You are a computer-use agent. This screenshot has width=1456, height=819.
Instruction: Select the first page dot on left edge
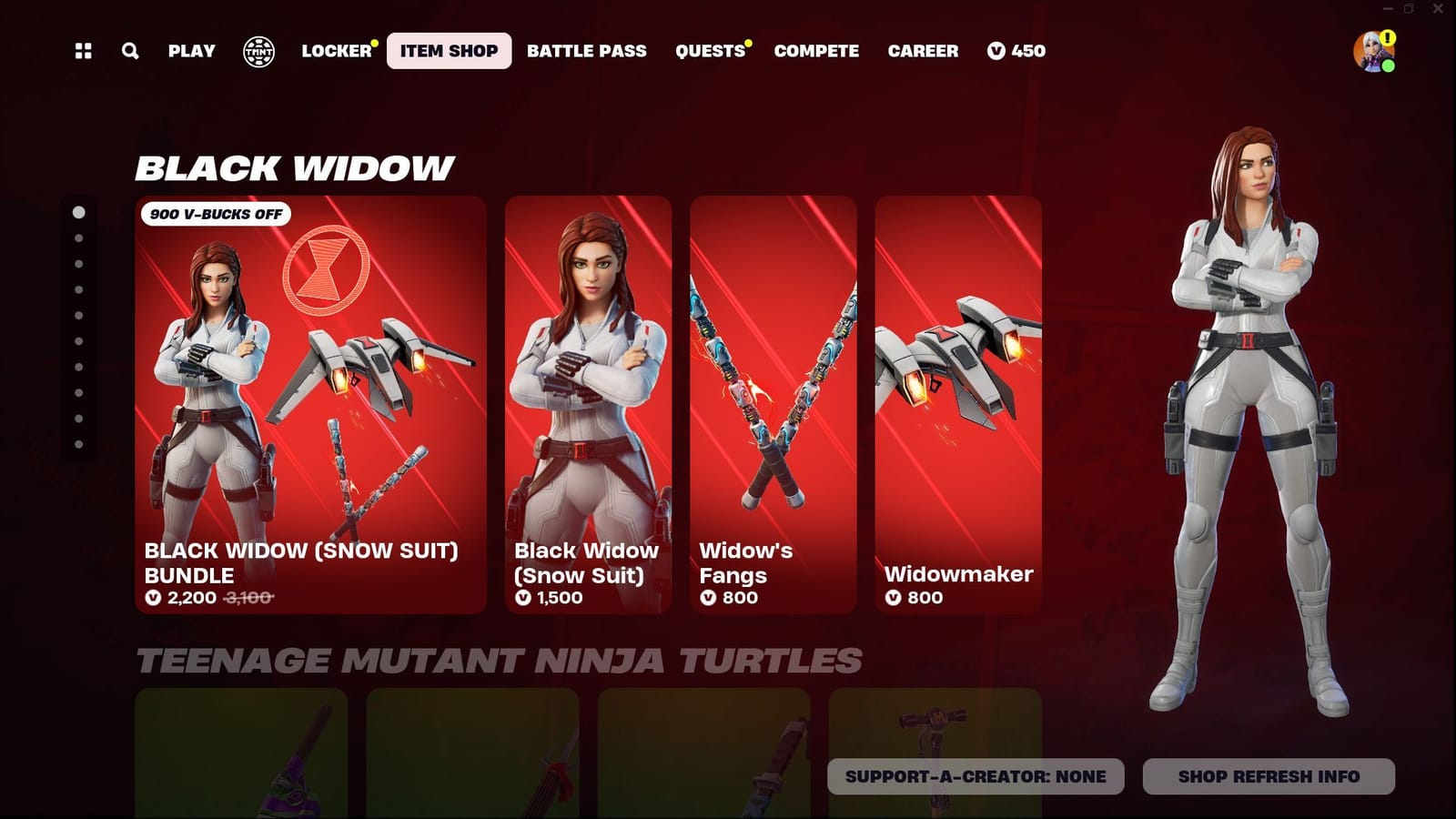tap(77, 211)
